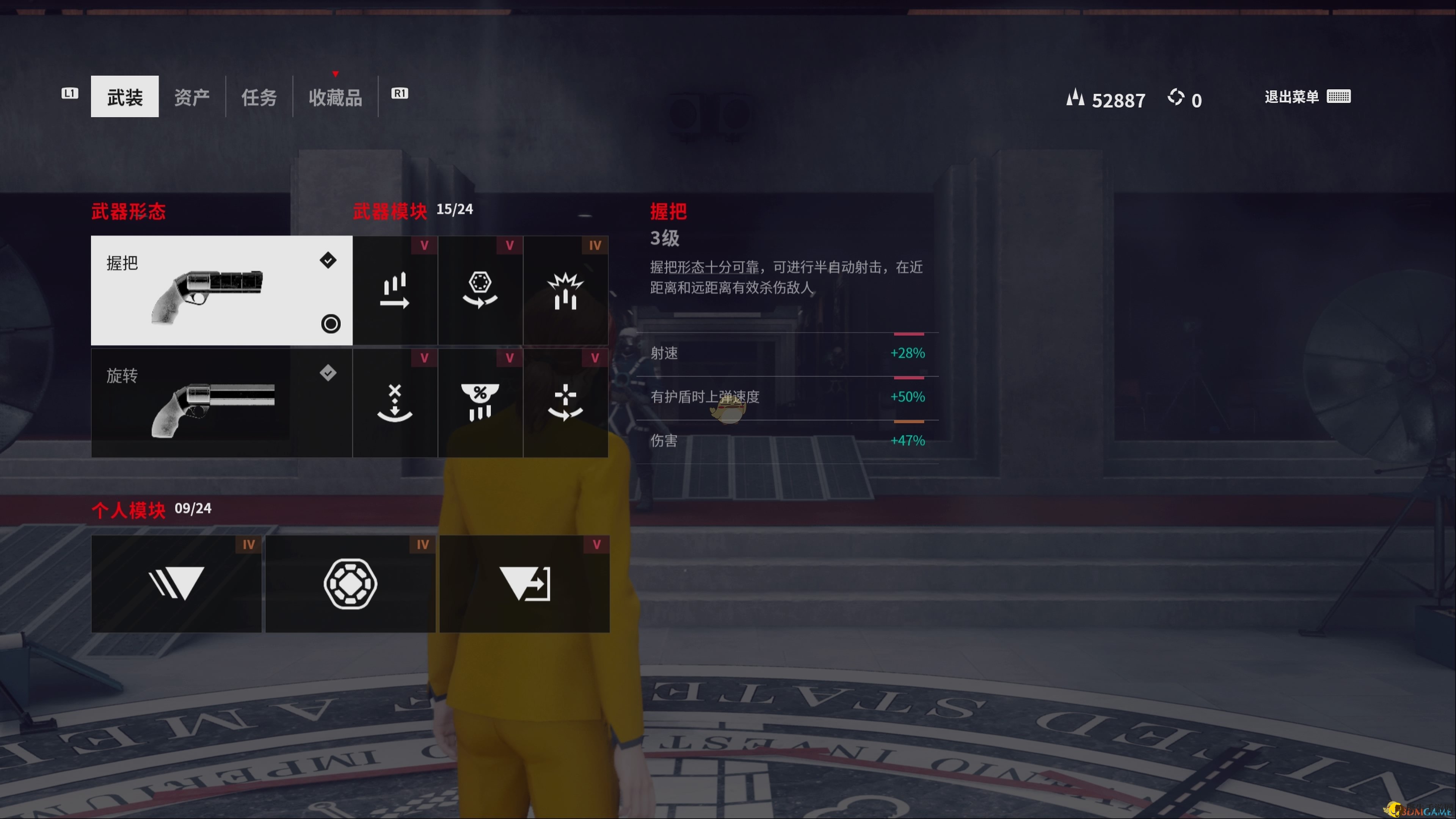Click the diamond indicator on 旋转 form
The height and width of the screenshot is (819, 1456).
click(x=328, y=373)
